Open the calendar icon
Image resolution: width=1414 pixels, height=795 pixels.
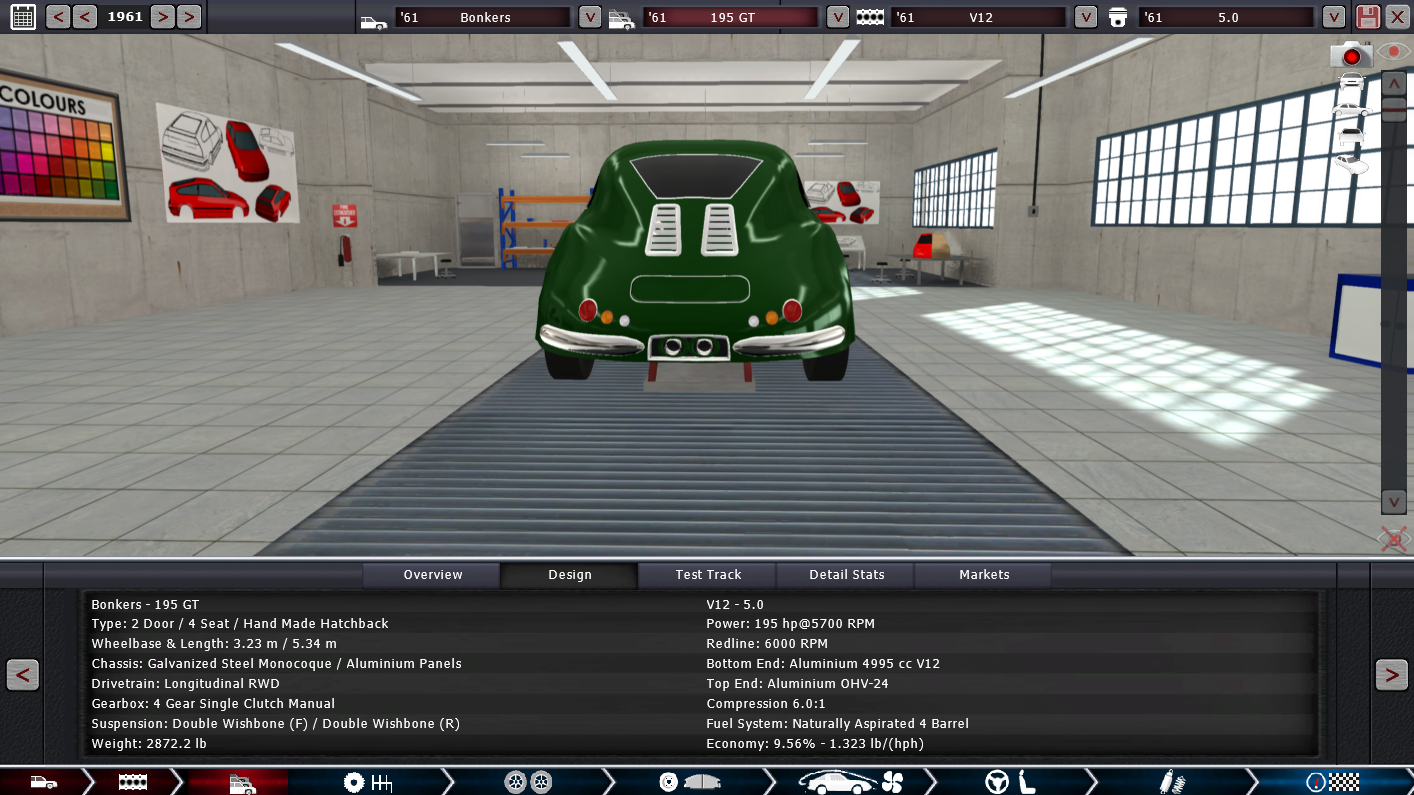click(x=22, y=17)
